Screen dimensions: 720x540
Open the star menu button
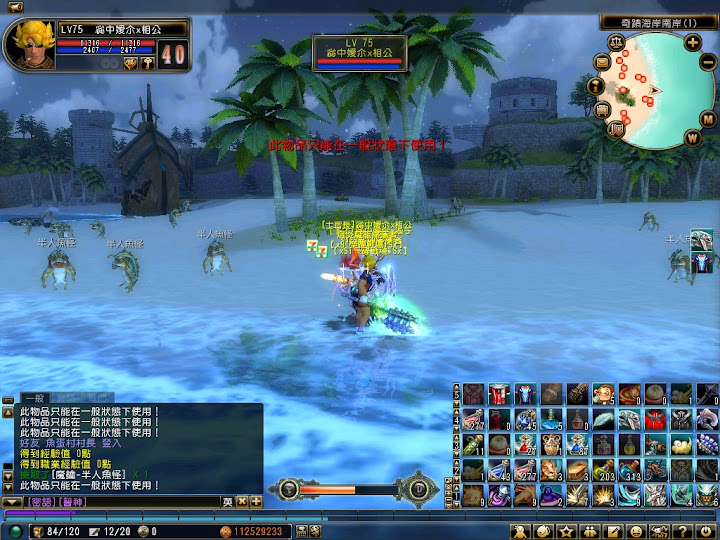tap(567, 530)
